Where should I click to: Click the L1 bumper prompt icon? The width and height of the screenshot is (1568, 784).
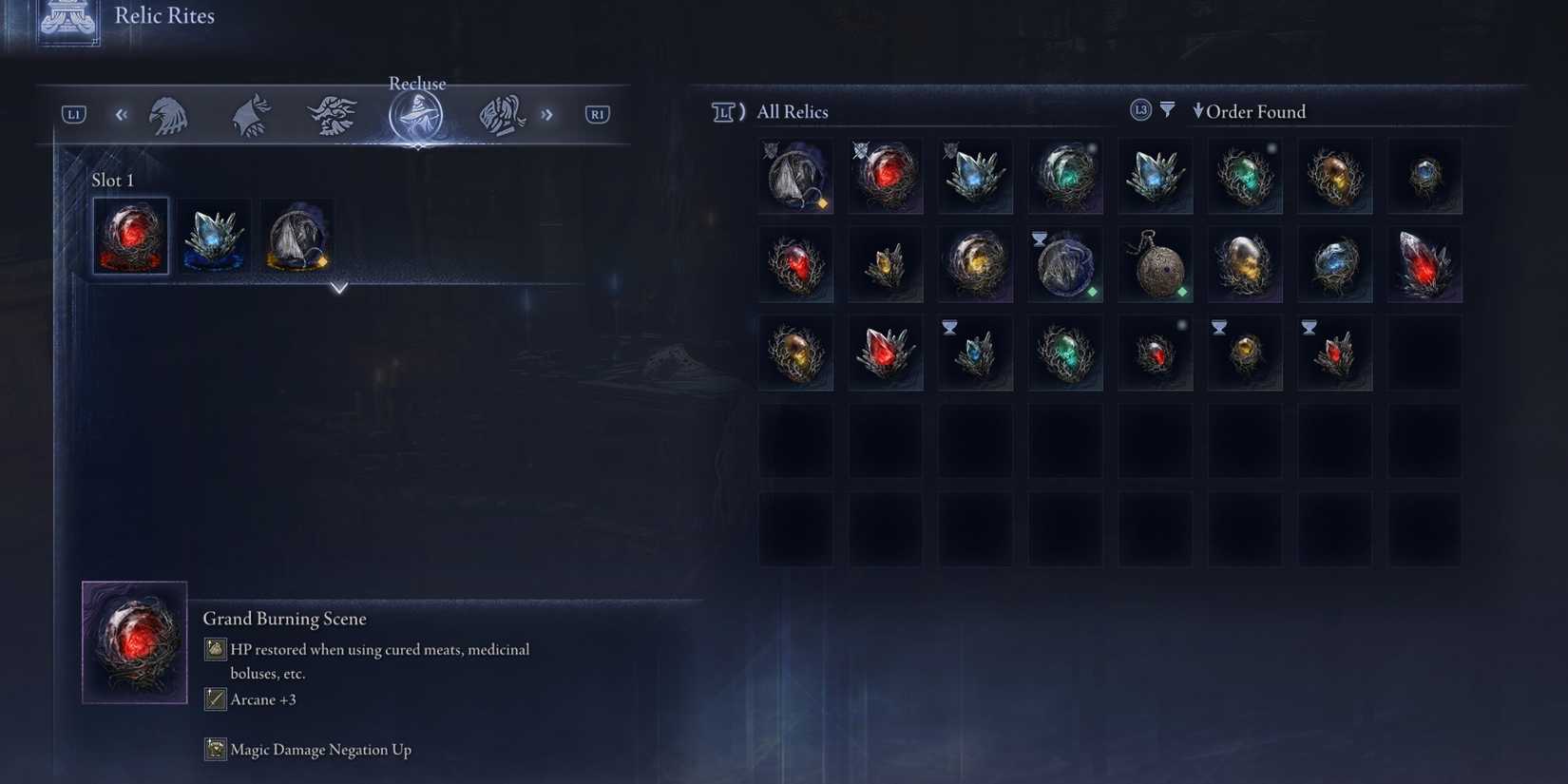(x=72, y=113)
